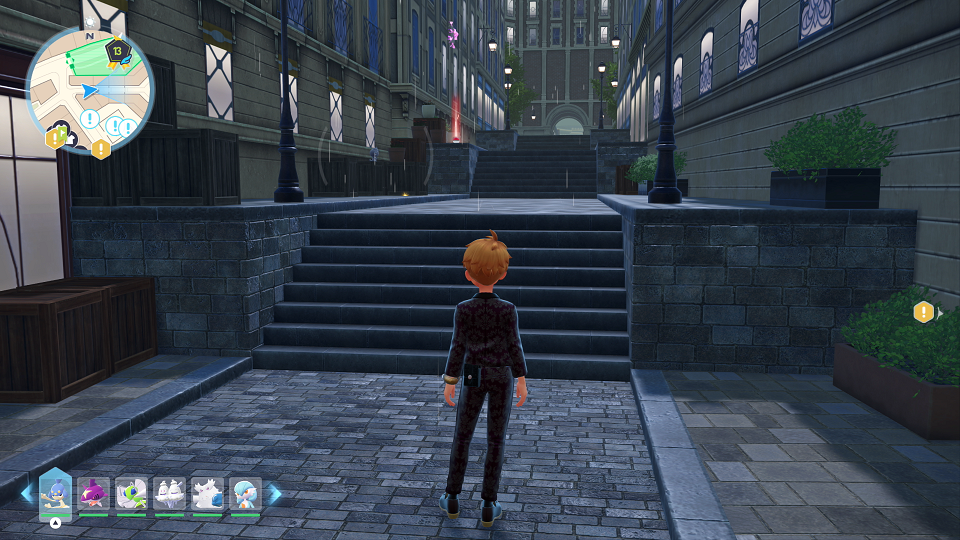Open the circular minimap
Viewport: 960px width, 540px height.
(x=90, y=89)
